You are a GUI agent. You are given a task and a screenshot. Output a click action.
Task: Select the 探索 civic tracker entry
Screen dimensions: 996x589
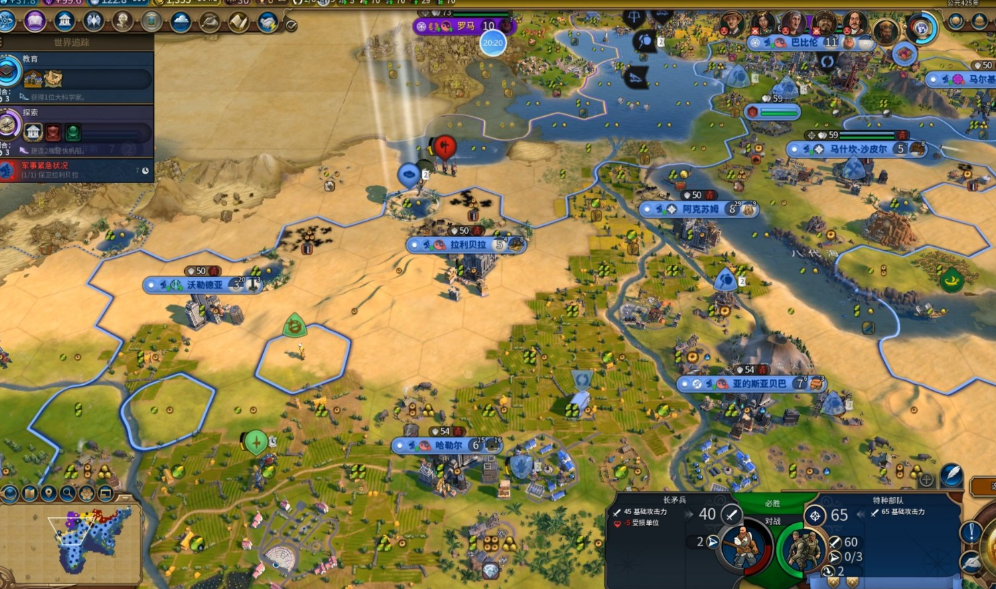pos(78,128)
